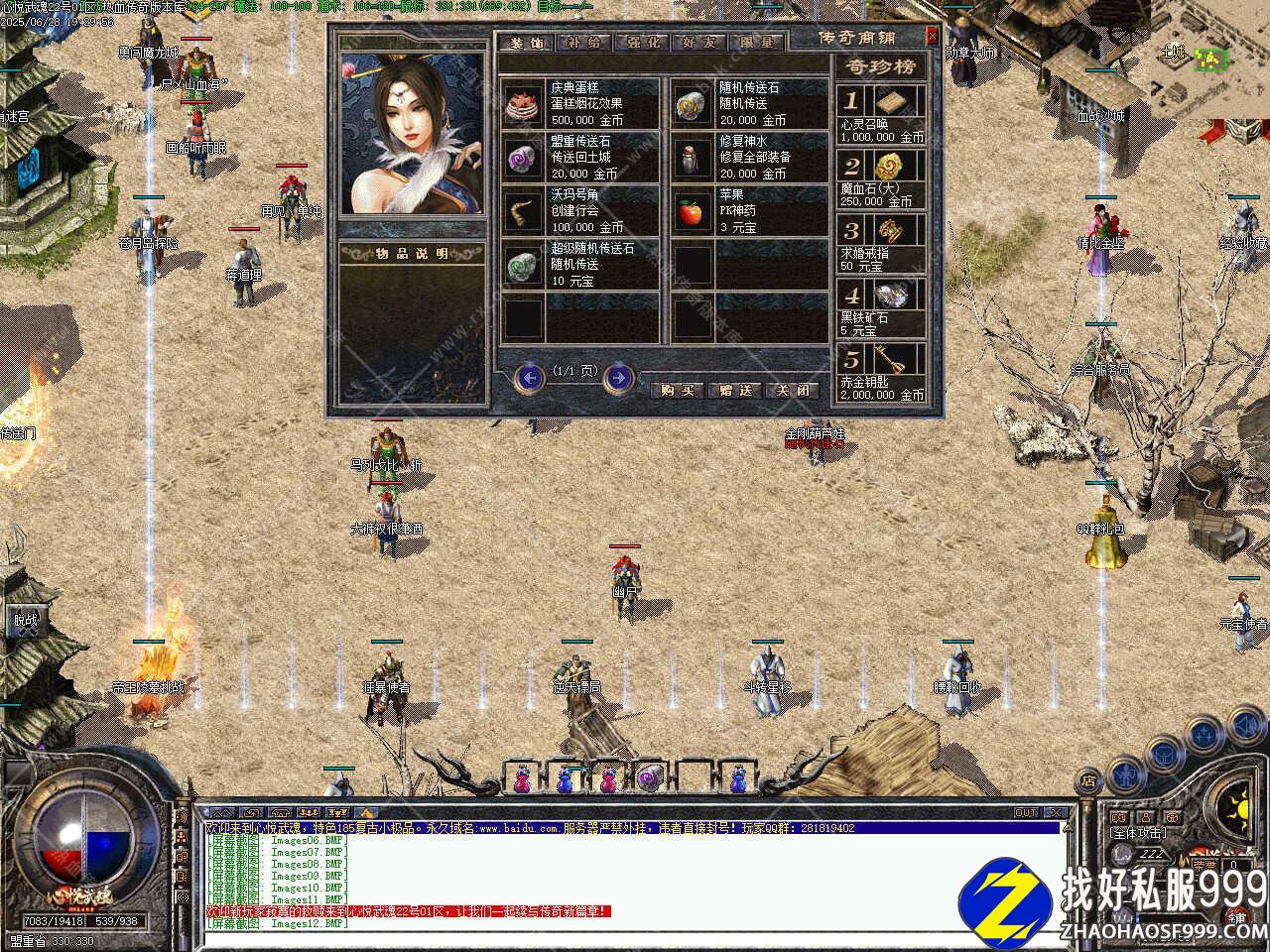Go to the next shop page

[x=619, y=377]
